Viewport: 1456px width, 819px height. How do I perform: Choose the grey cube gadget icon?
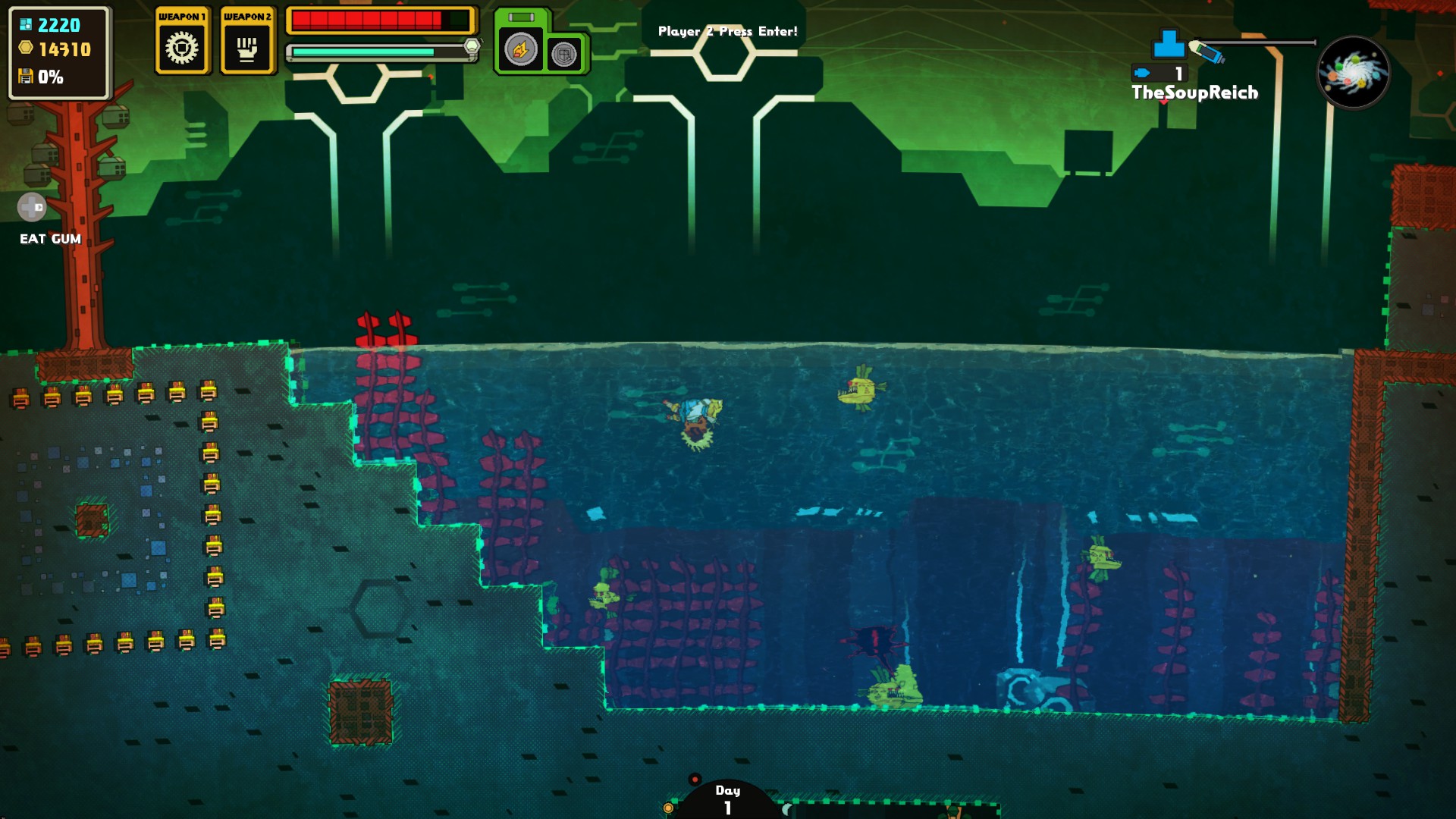[x=564, y=55]
